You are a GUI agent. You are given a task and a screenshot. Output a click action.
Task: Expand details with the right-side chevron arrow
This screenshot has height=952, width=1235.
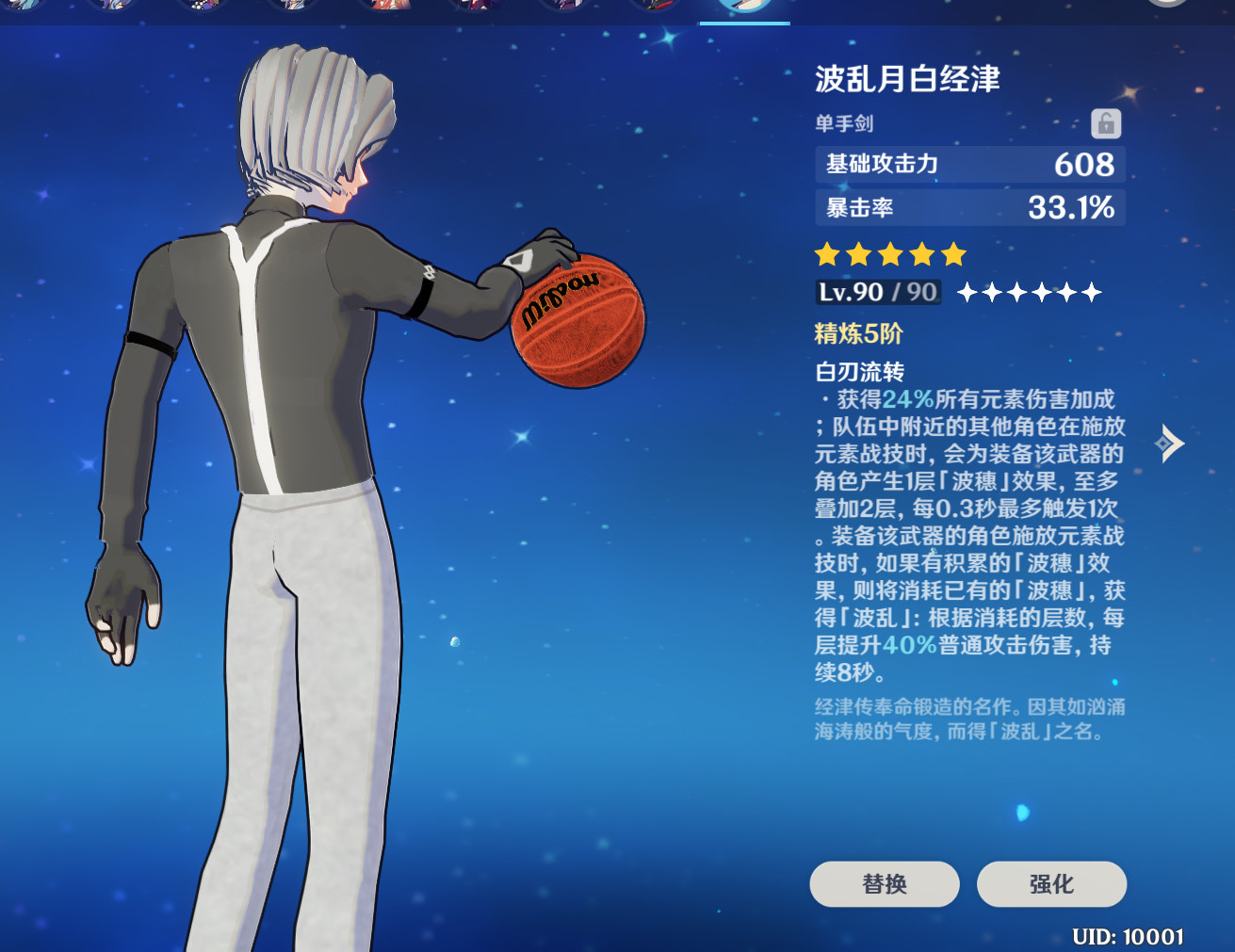pos(1171,443)
